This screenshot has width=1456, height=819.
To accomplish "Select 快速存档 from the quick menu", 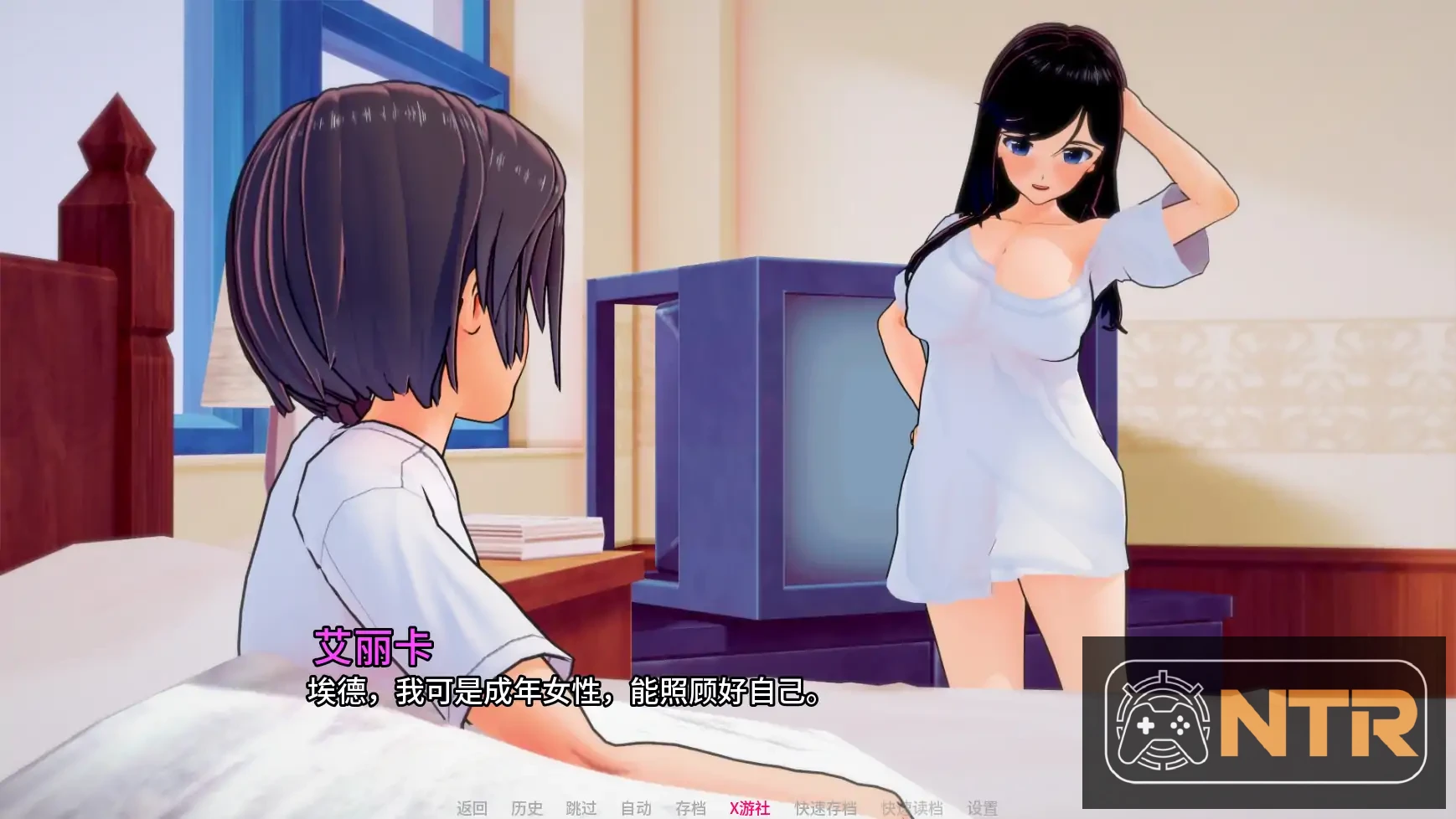I will 825,809.
